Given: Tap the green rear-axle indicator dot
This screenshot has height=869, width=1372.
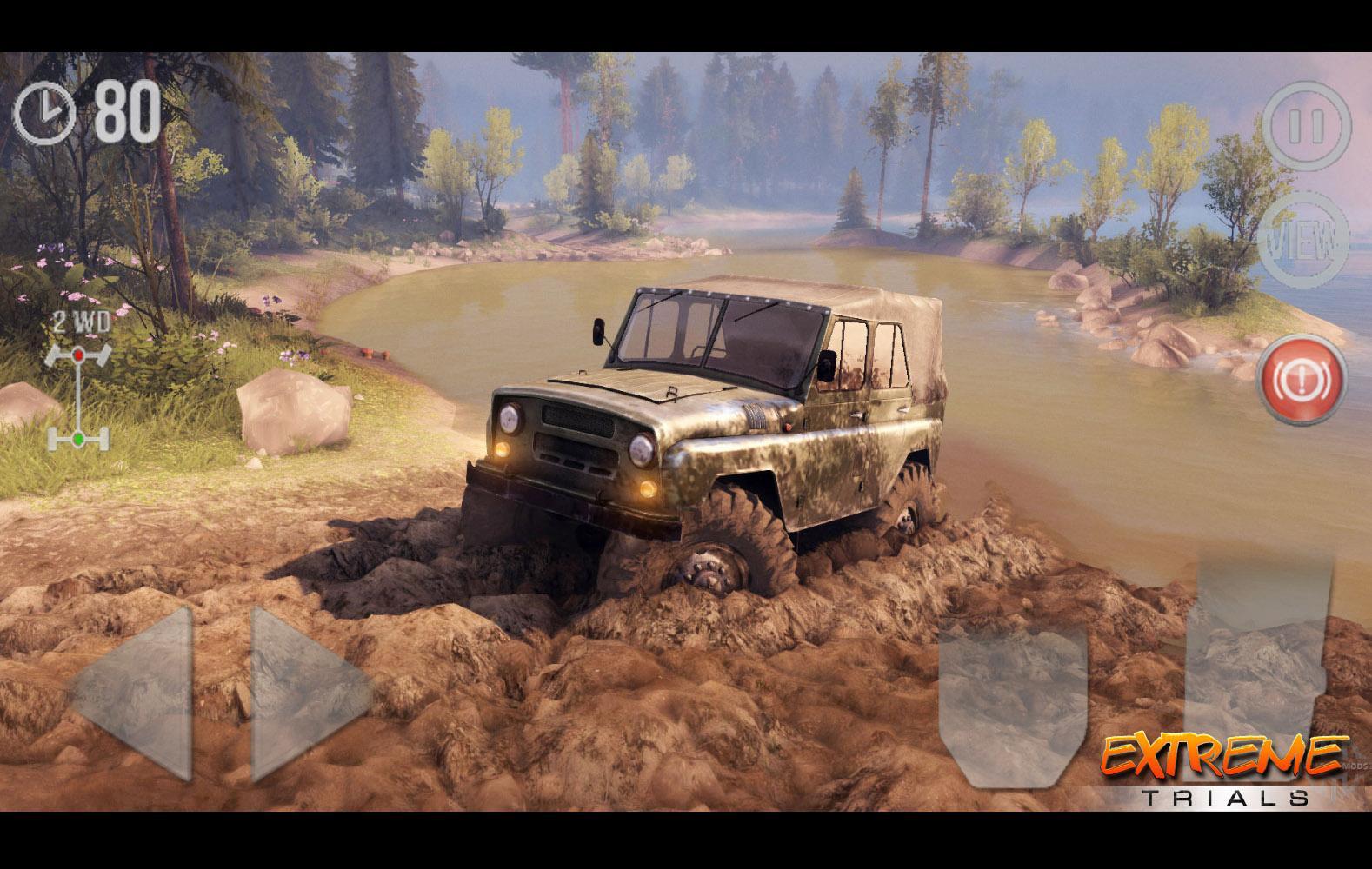Looking at the screenshot, I should click(x=78, y=438).
